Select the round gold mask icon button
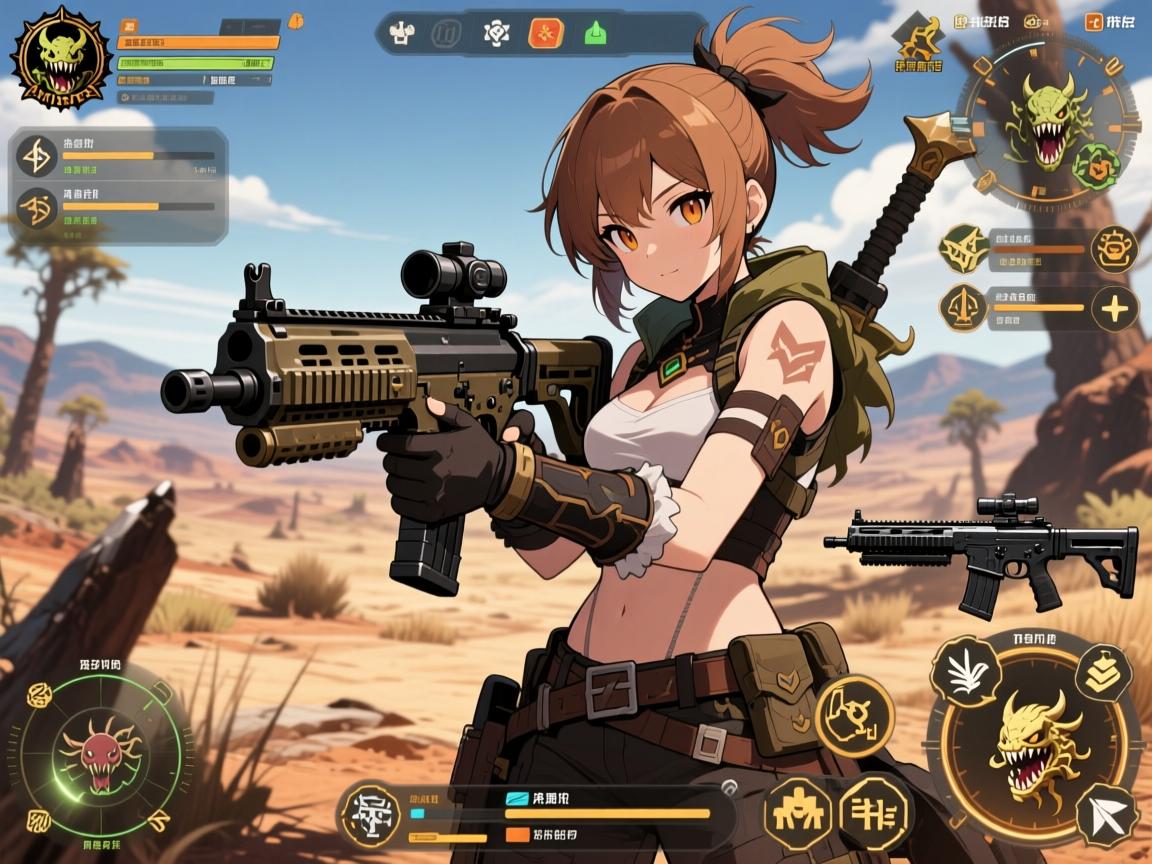The height and width of the screenshot is (864, 1152). tap(1114, 248)
